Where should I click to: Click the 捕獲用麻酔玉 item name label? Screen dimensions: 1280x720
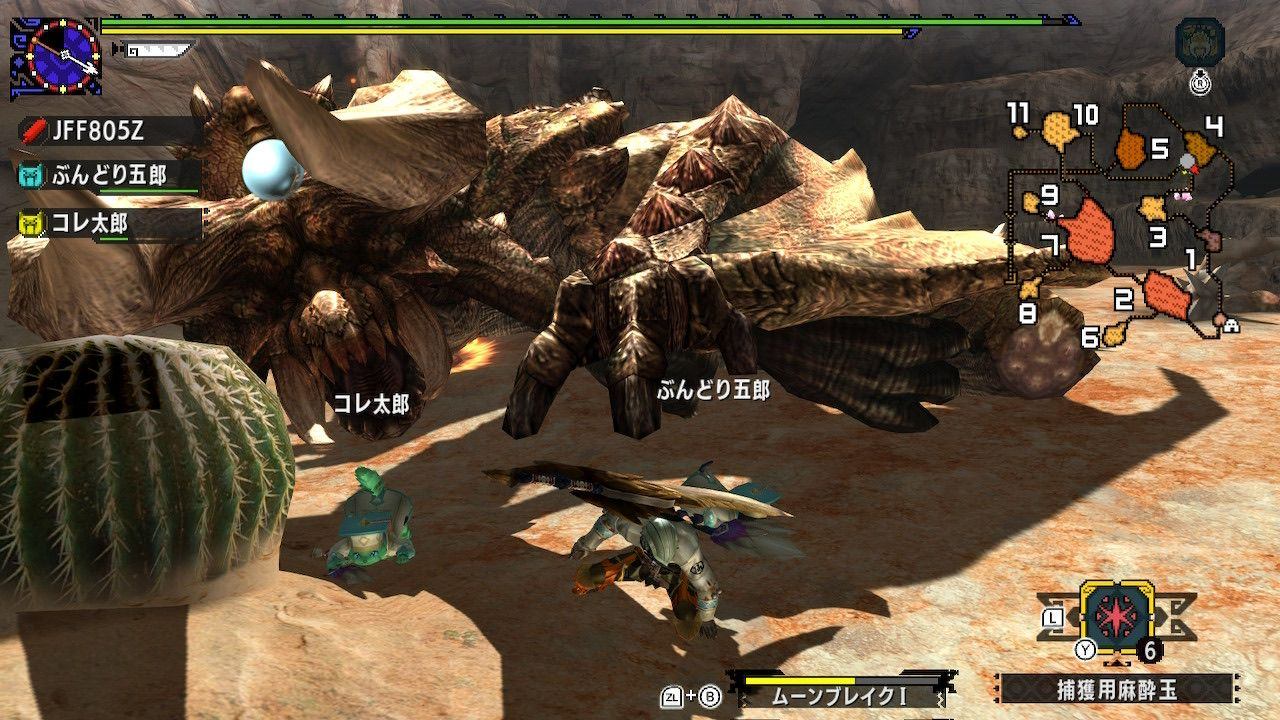[1115, 688]
